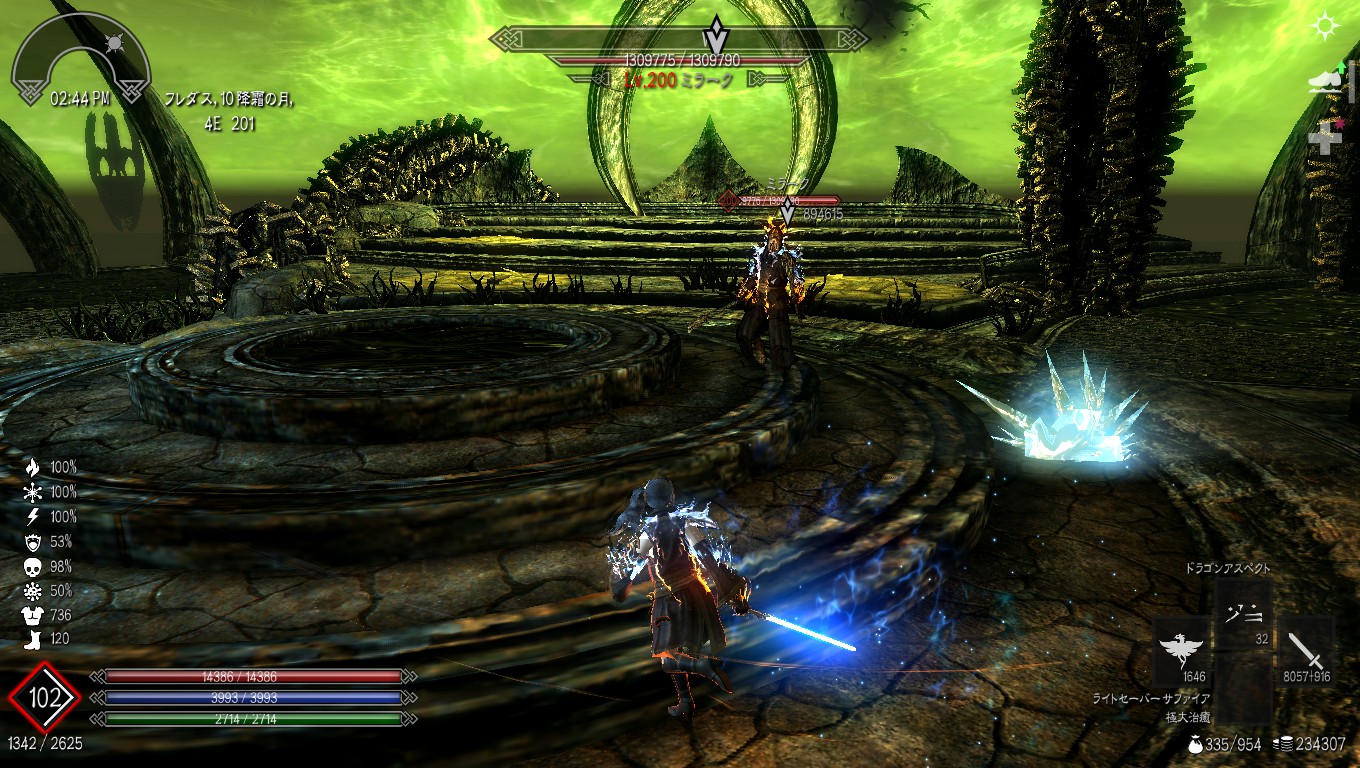Click the gold coin stack icon
1360x768 pixels.
pos(1286,744)
